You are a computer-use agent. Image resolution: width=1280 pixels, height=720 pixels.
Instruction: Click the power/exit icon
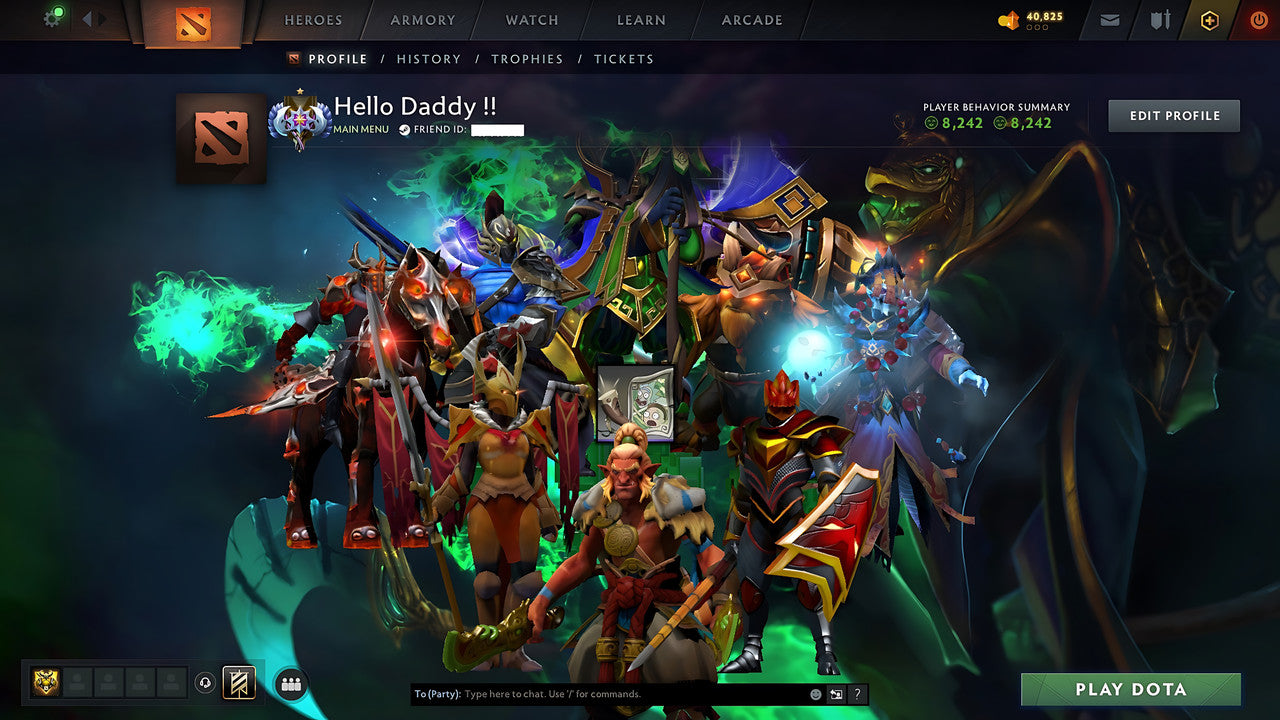(x=1257, y=19)
